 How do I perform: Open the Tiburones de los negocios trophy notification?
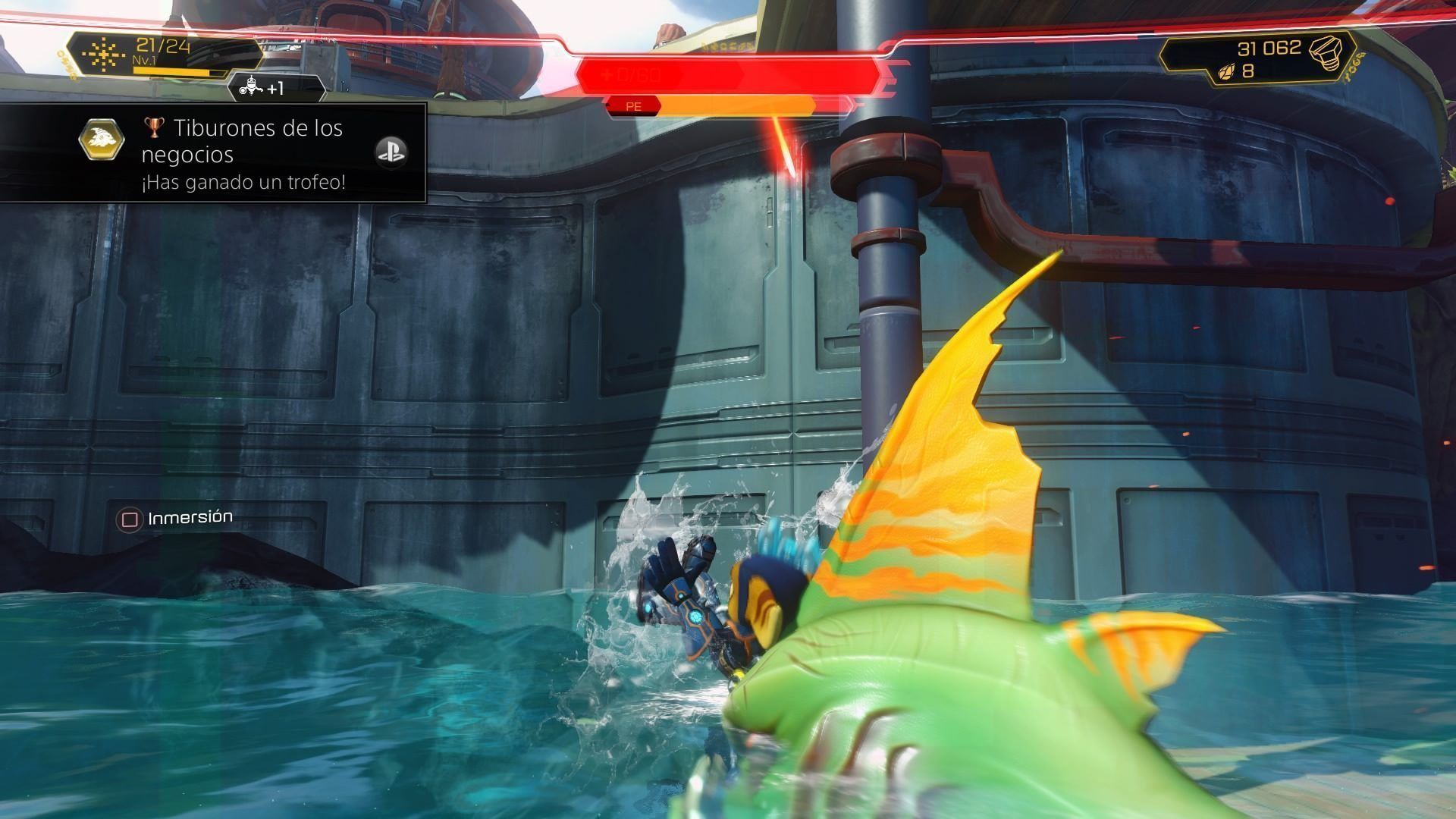[x=243, y=154]
